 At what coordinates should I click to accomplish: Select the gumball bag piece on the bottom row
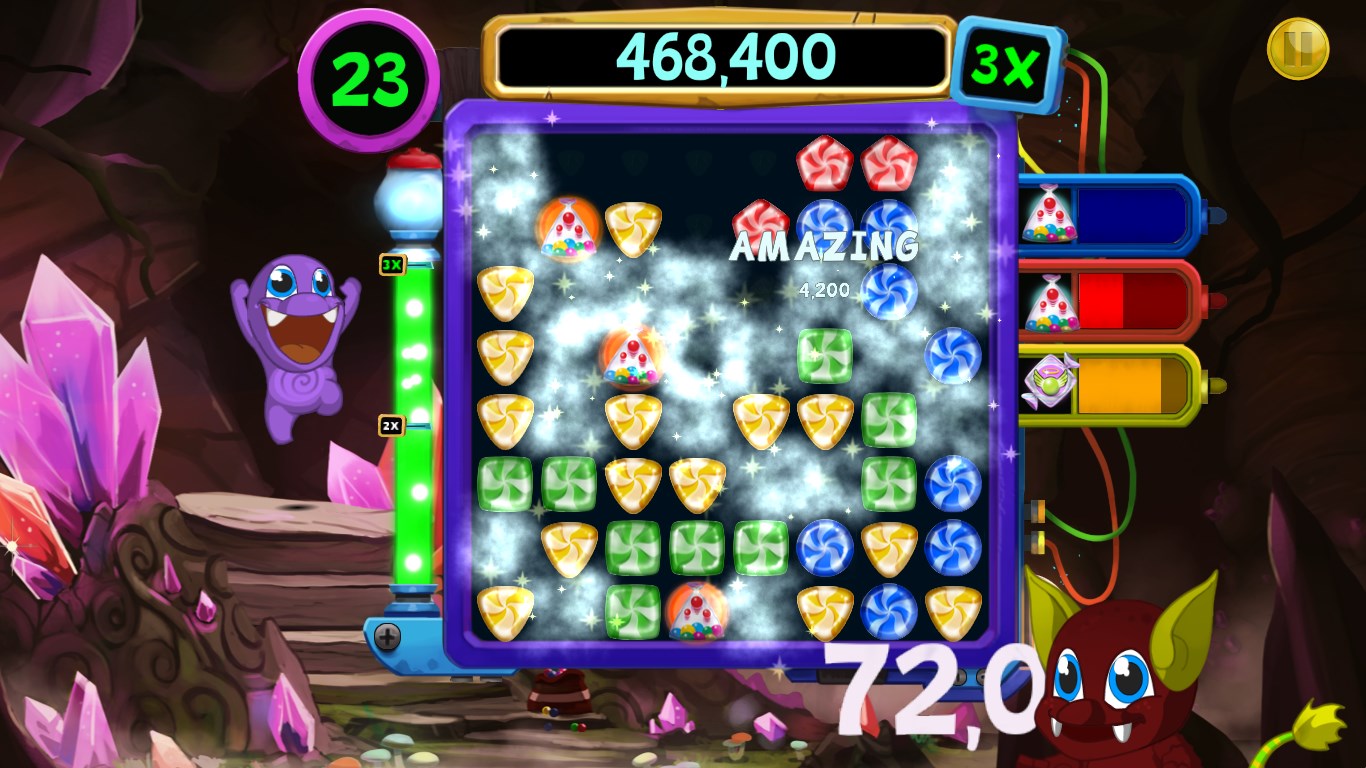[699, 613]
